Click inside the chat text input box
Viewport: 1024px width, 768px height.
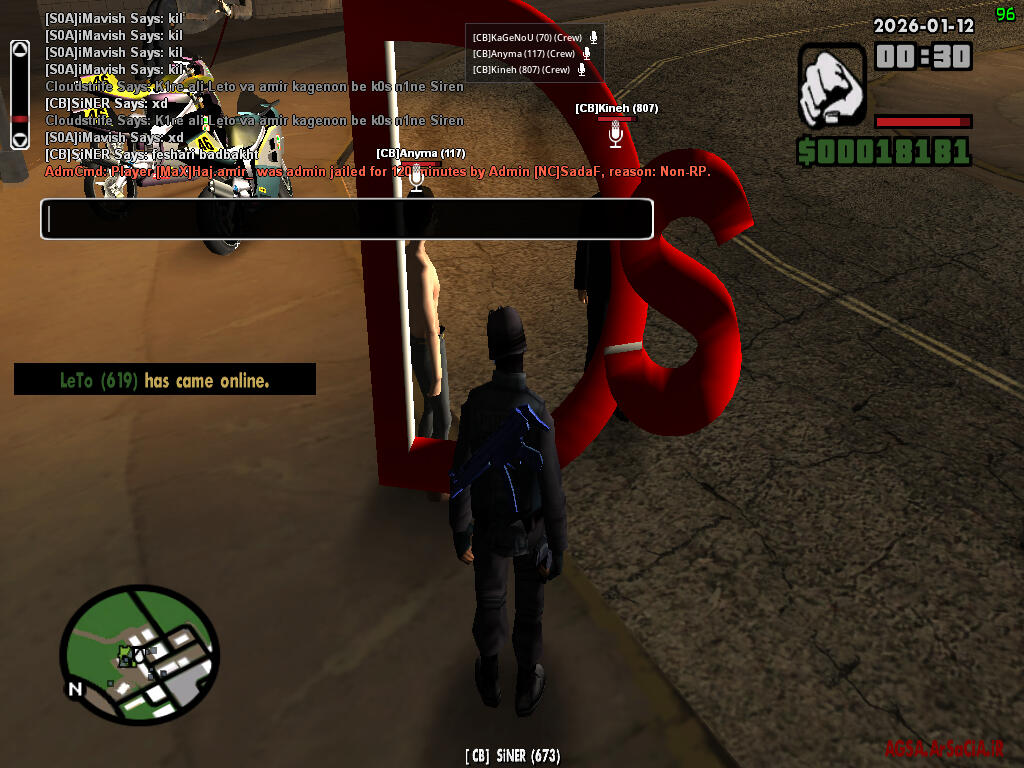346,219
